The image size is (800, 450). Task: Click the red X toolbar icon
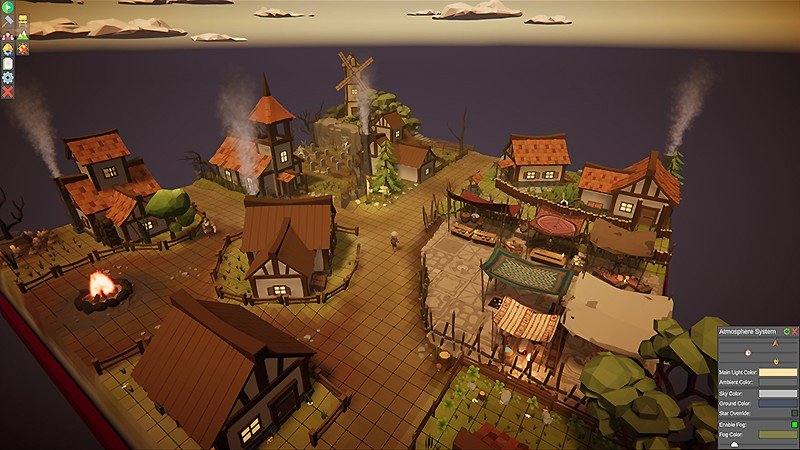[8, 92]
